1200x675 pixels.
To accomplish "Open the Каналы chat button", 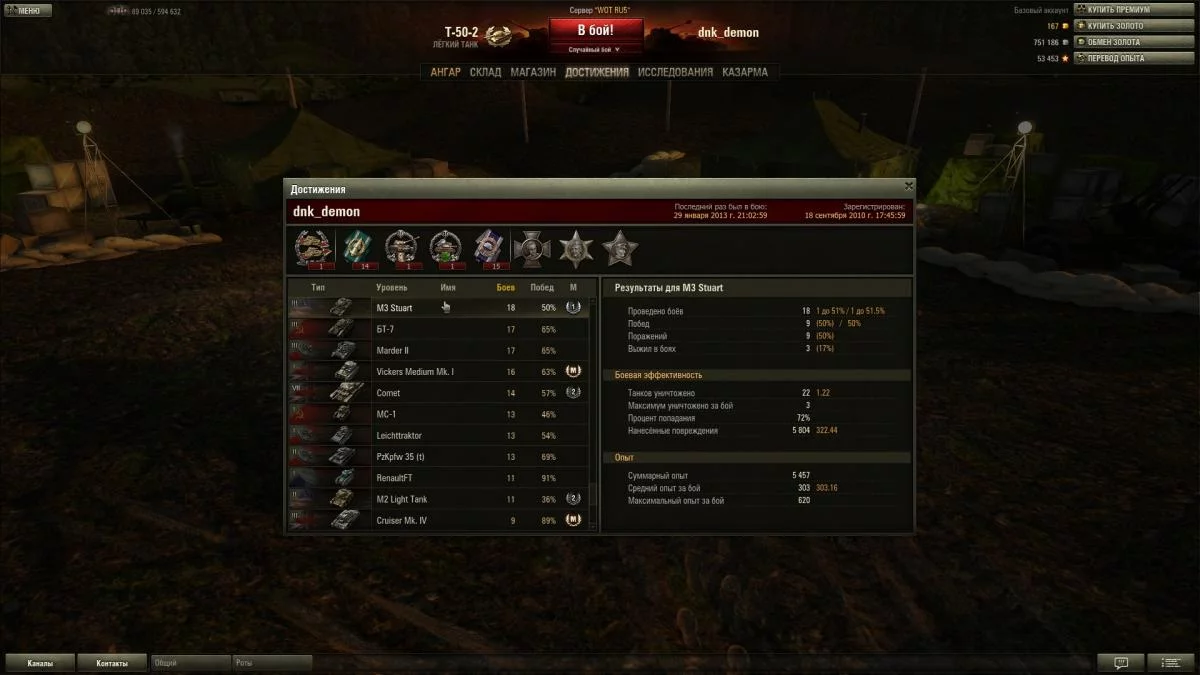I will [x=41, y=663].
